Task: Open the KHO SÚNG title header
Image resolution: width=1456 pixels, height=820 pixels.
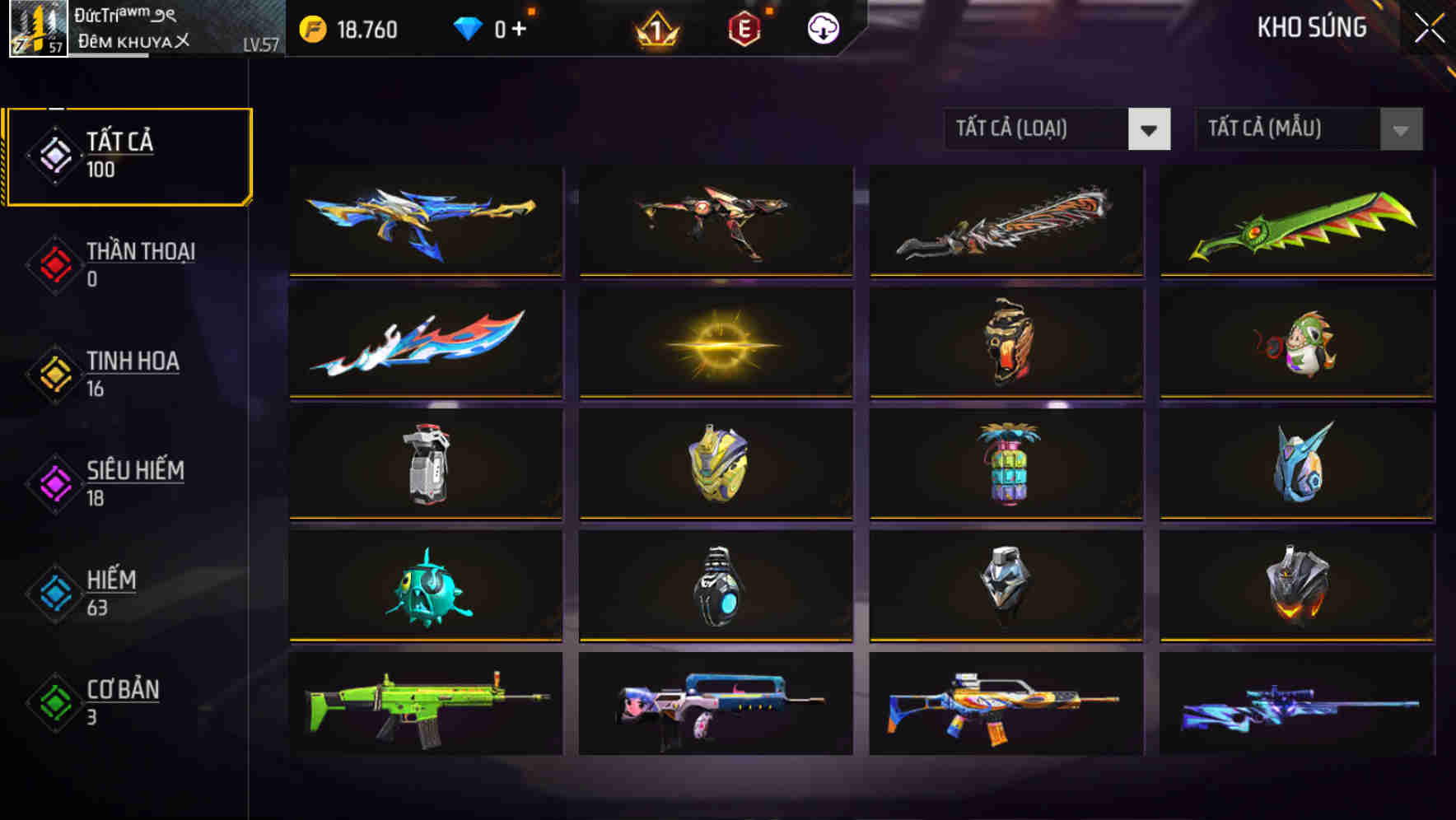Action: (x=1313, y=27)
